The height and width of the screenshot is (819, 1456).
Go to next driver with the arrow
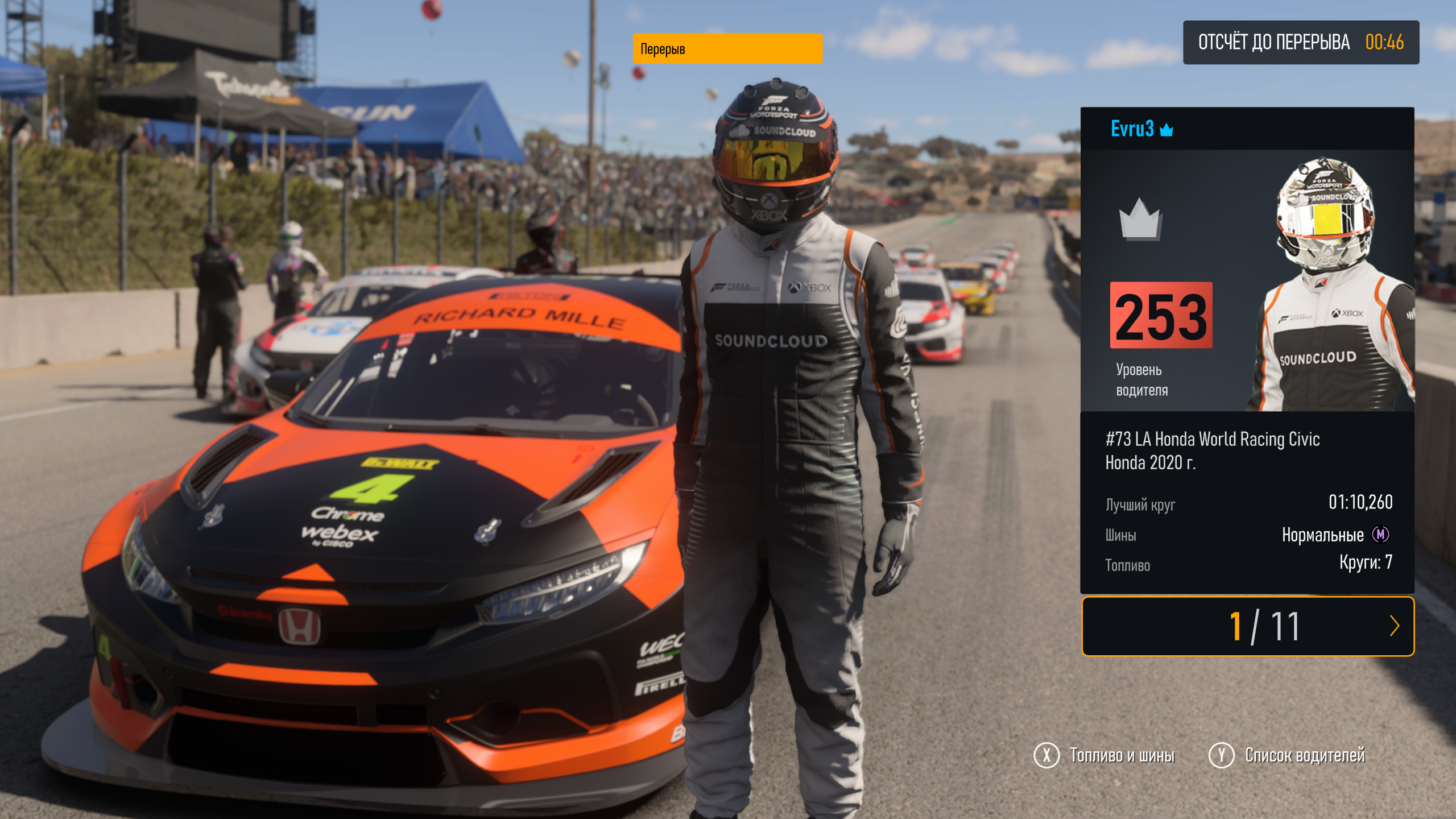point(1394,626)
